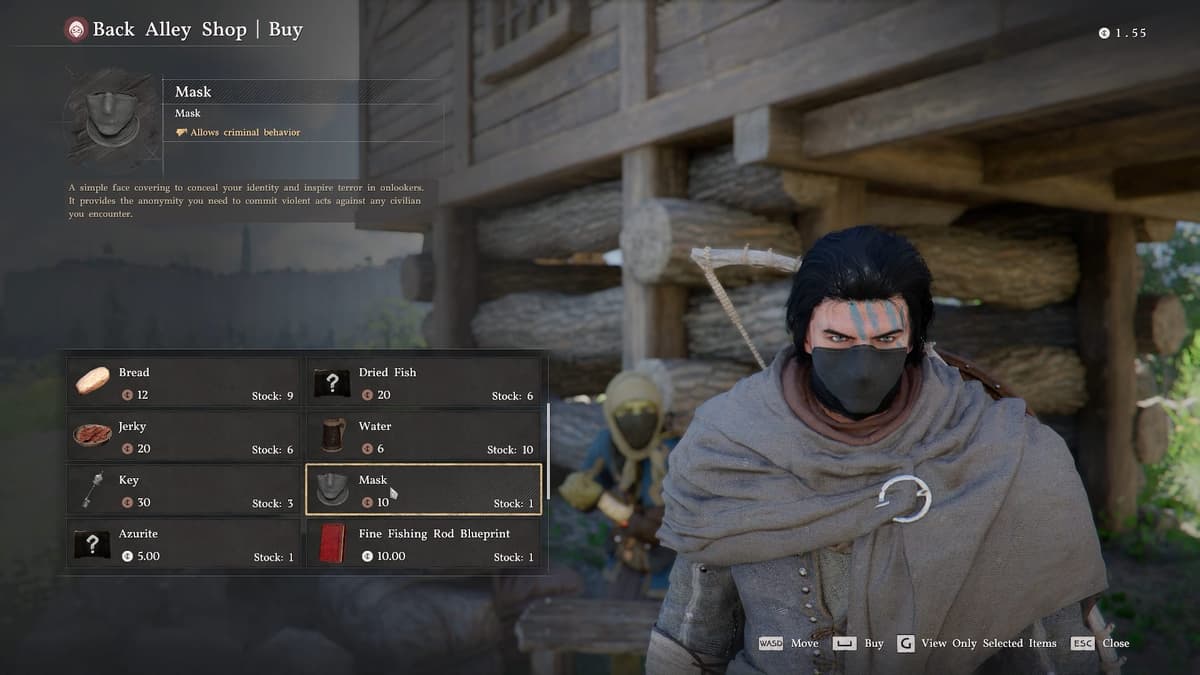Choose Dried Fish from the shop list

[x=423, y=382]
